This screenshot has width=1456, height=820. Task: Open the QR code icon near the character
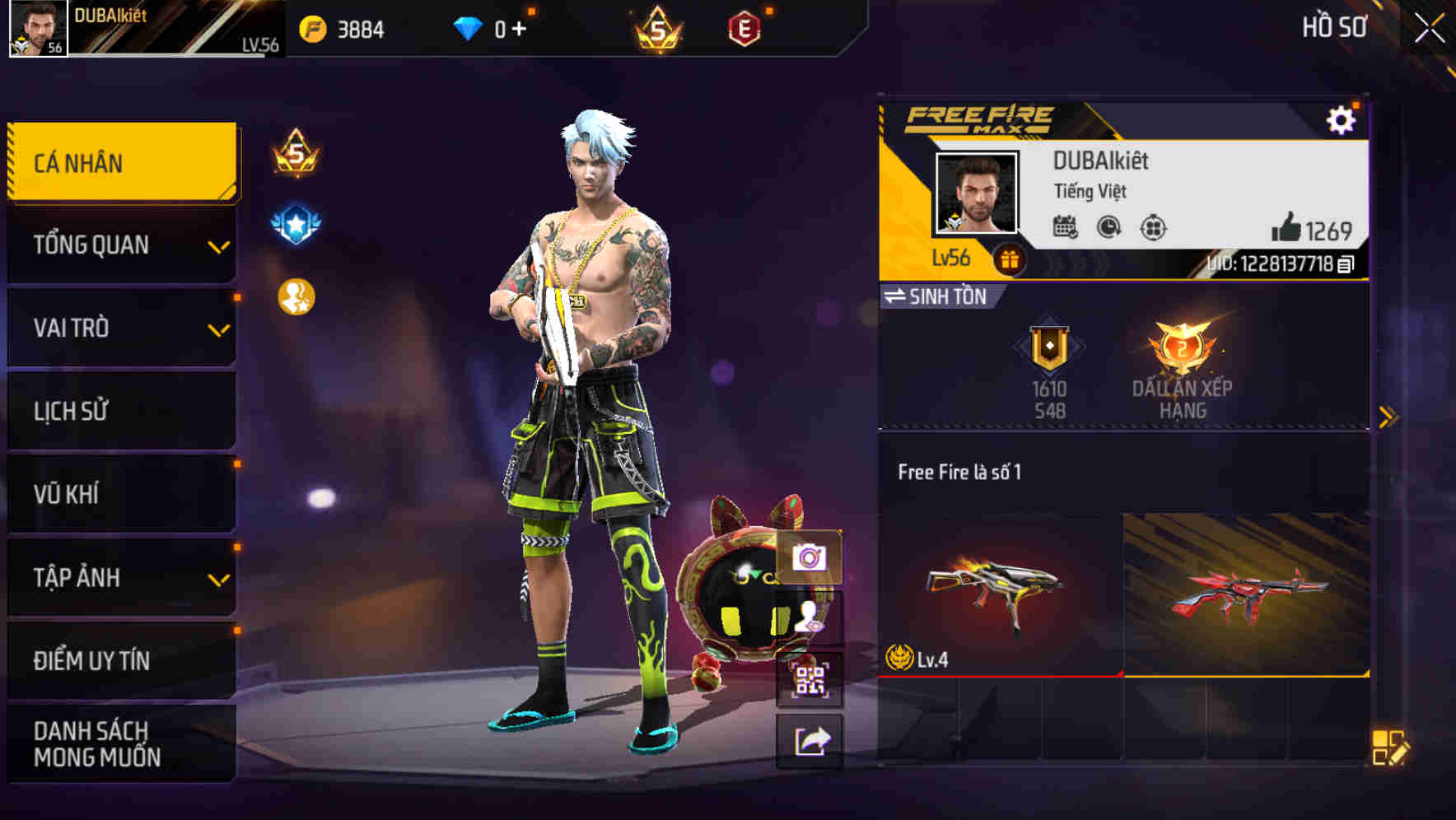(811, 682)
